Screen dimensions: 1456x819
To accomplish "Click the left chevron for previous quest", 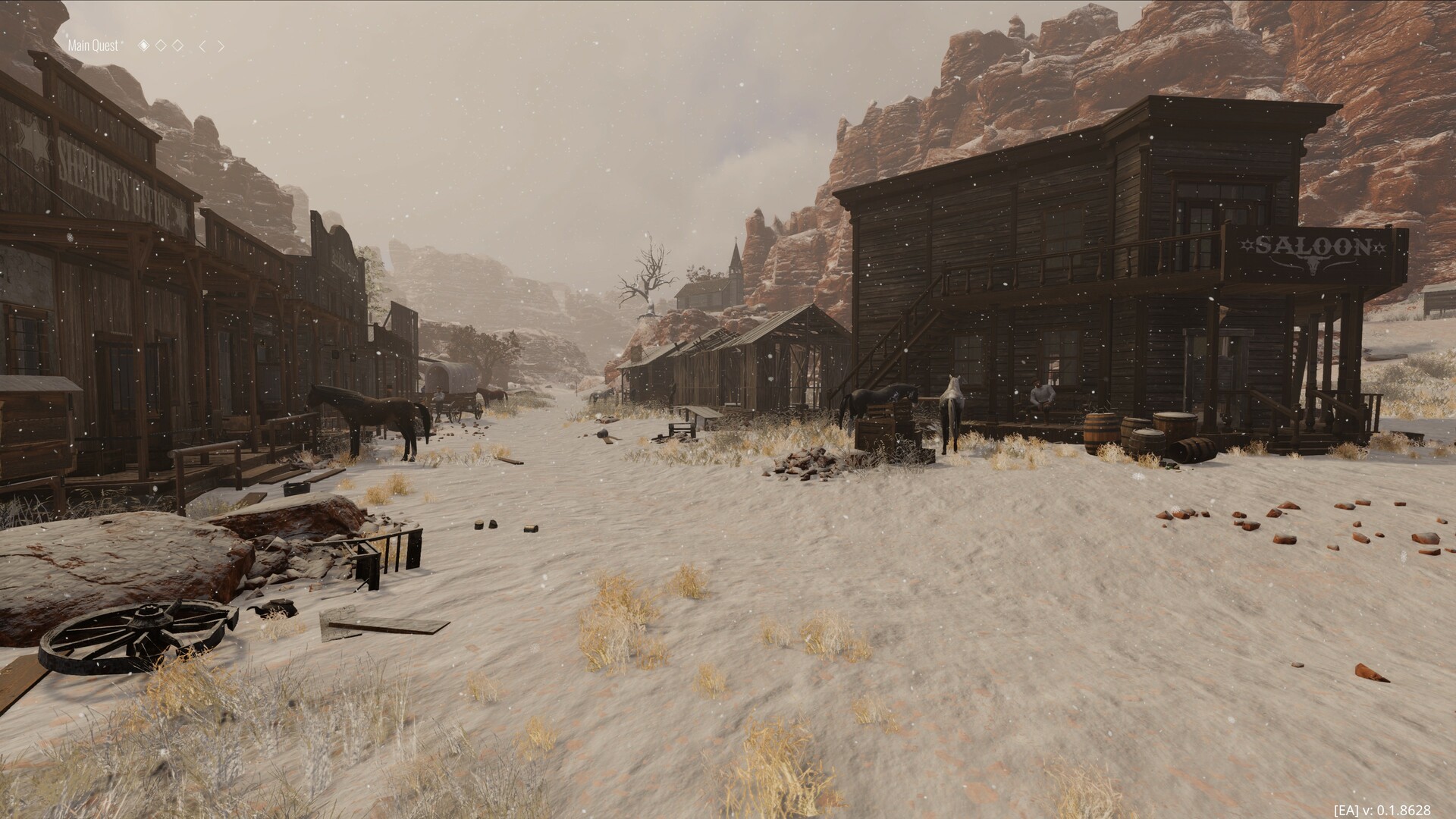I will click(x=202, y=45).
